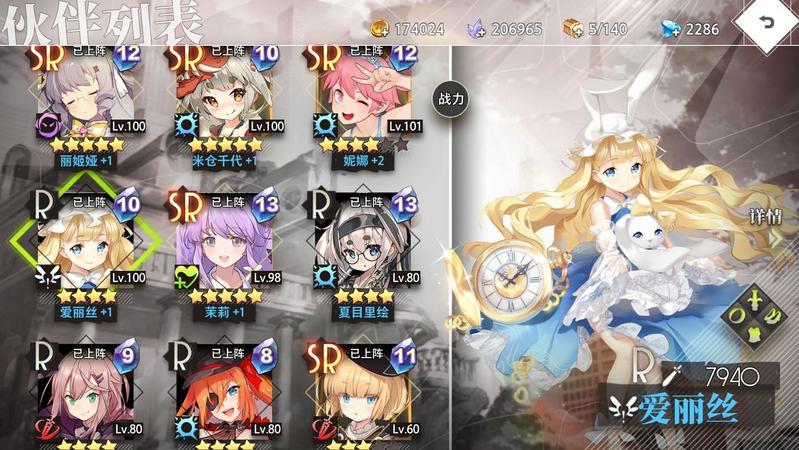The image size is (799, 450).
Task: Go back using the return arrow button
Action: point(767,24)
